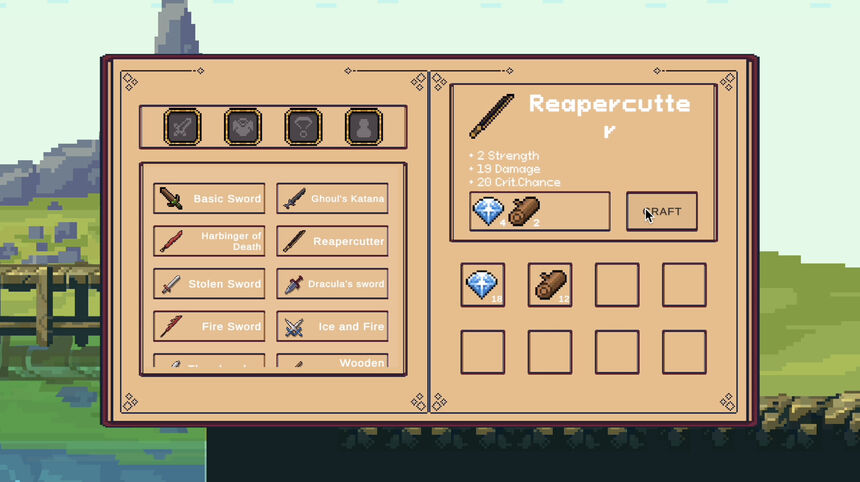Choose Ghoul's Katana from the list

click(x=332, y=199)
